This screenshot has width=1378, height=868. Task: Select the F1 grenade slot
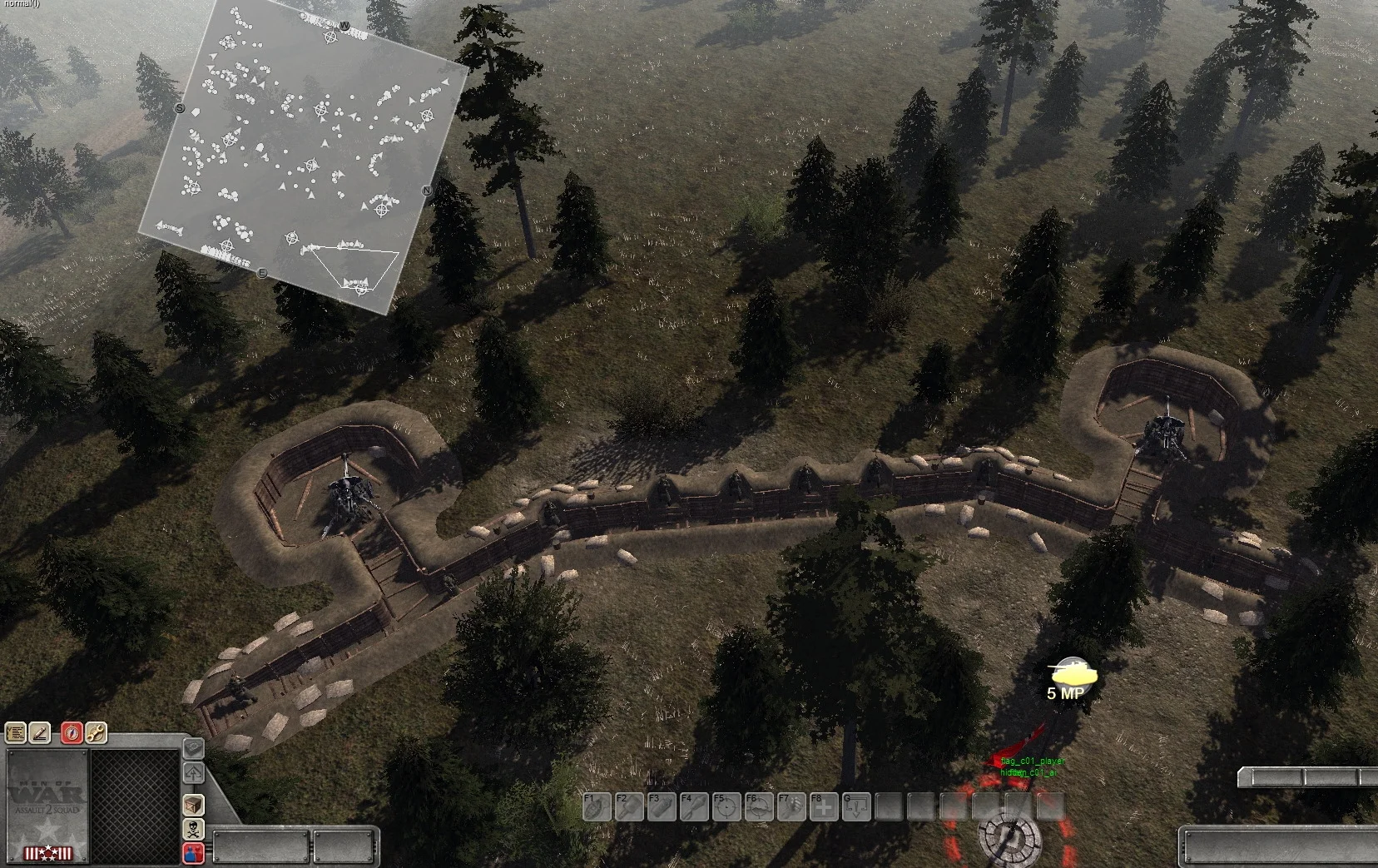tap(597, 806)
